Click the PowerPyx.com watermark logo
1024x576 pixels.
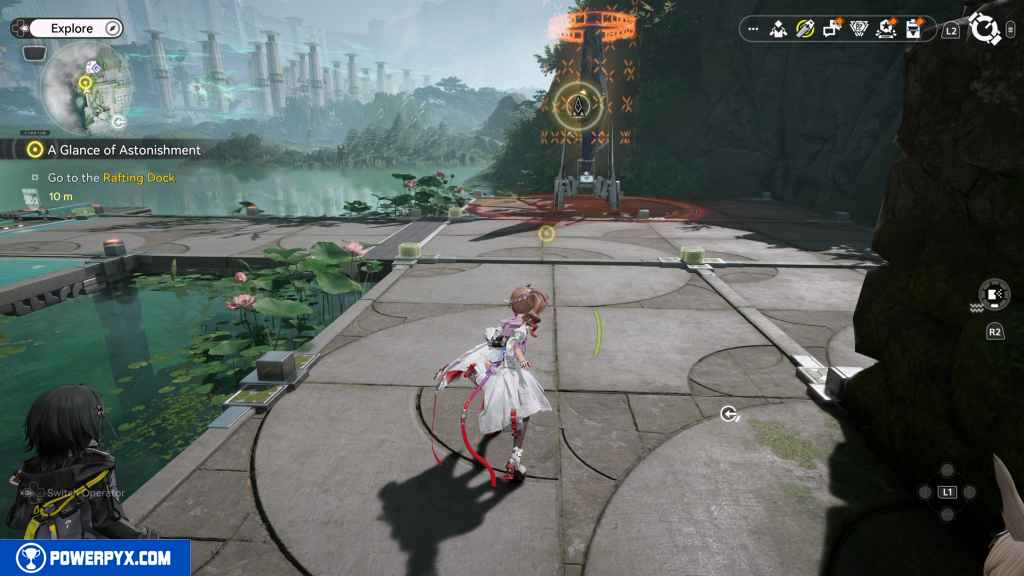point(95,558)
